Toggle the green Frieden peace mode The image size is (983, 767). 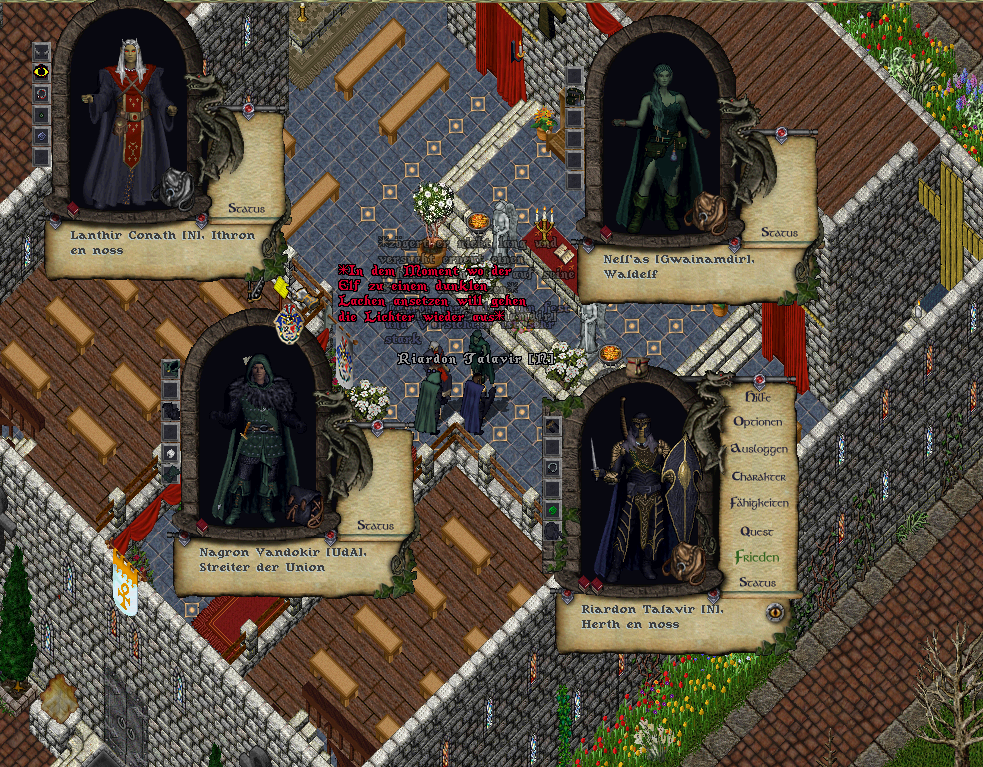click(757, 557)
